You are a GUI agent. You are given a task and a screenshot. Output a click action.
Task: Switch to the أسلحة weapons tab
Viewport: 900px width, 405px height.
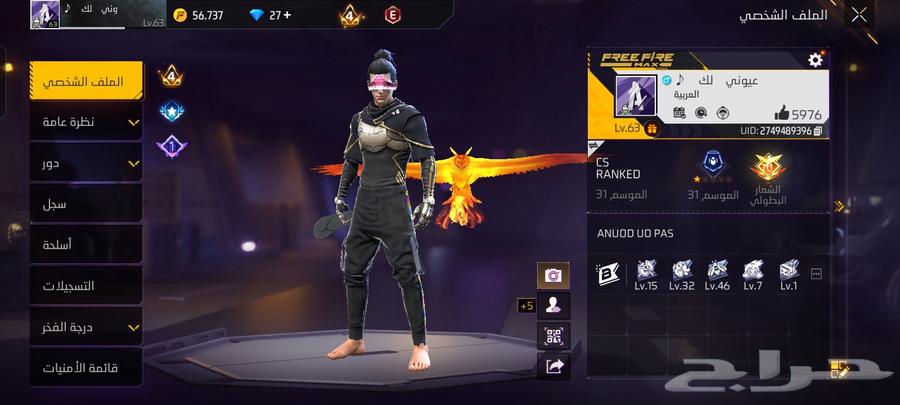click(87, 245)
